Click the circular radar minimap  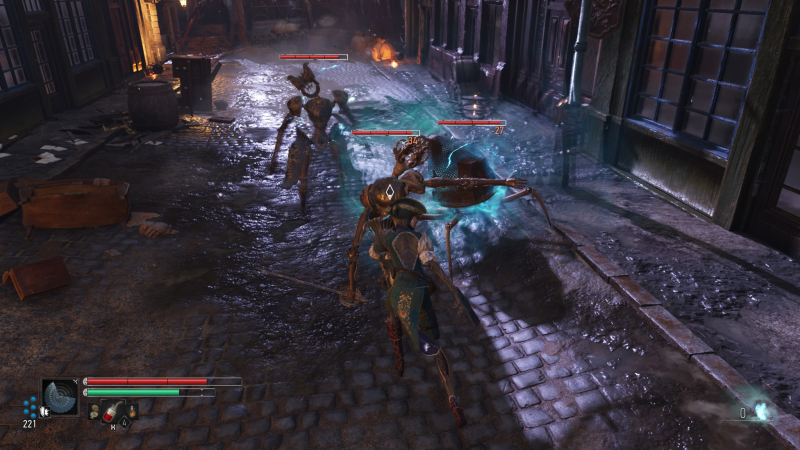(x=60, y=397)
